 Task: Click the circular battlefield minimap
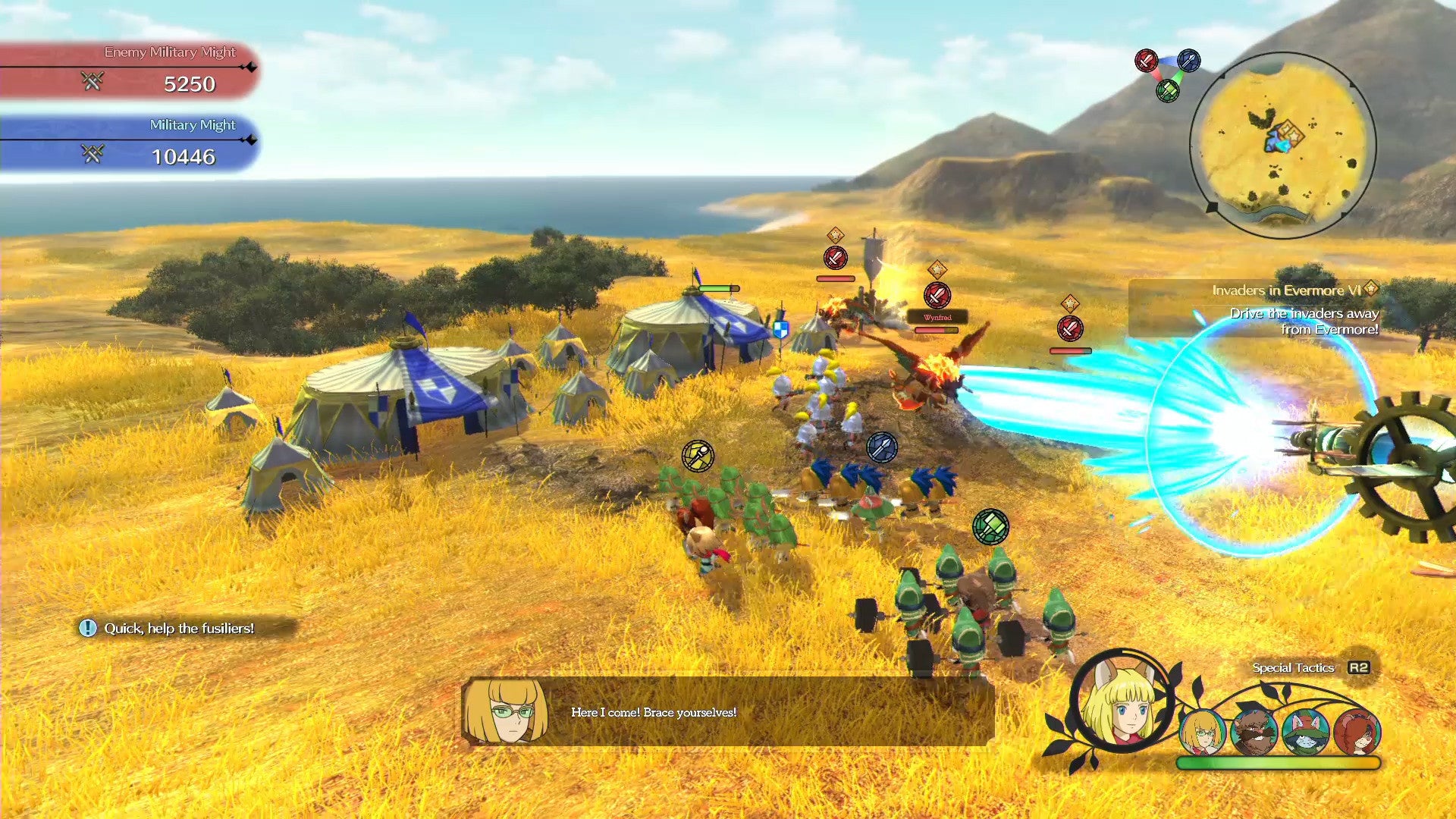point(1282,145)
